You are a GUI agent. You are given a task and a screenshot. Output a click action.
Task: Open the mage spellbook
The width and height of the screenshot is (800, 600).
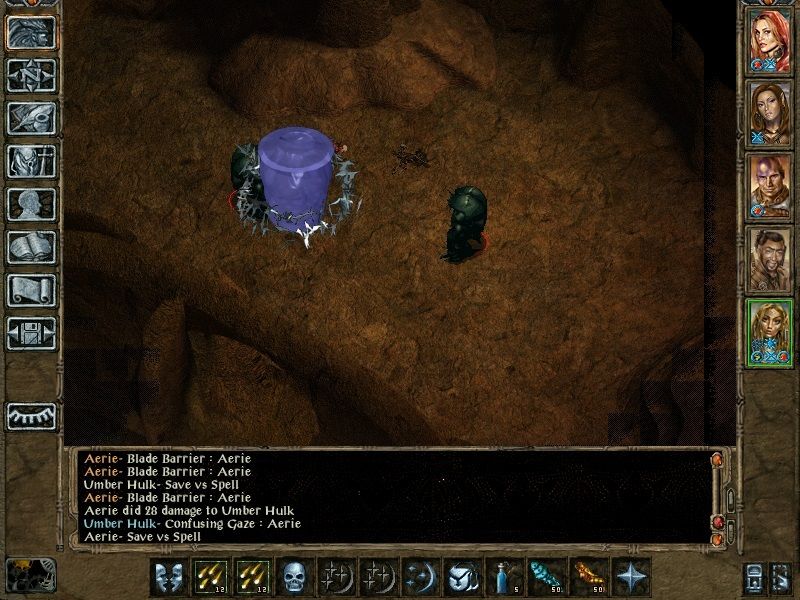[x=31, y=247]
